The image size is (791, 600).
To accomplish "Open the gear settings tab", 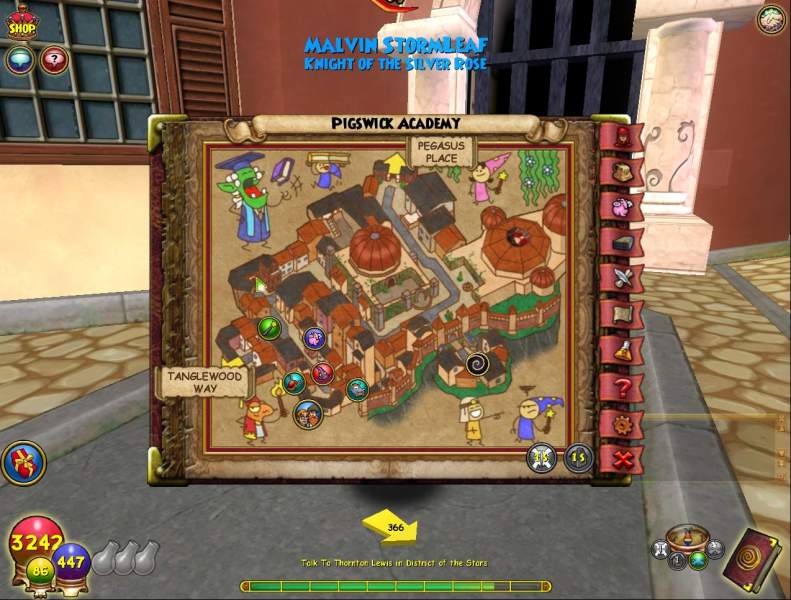I will point(622,424).
